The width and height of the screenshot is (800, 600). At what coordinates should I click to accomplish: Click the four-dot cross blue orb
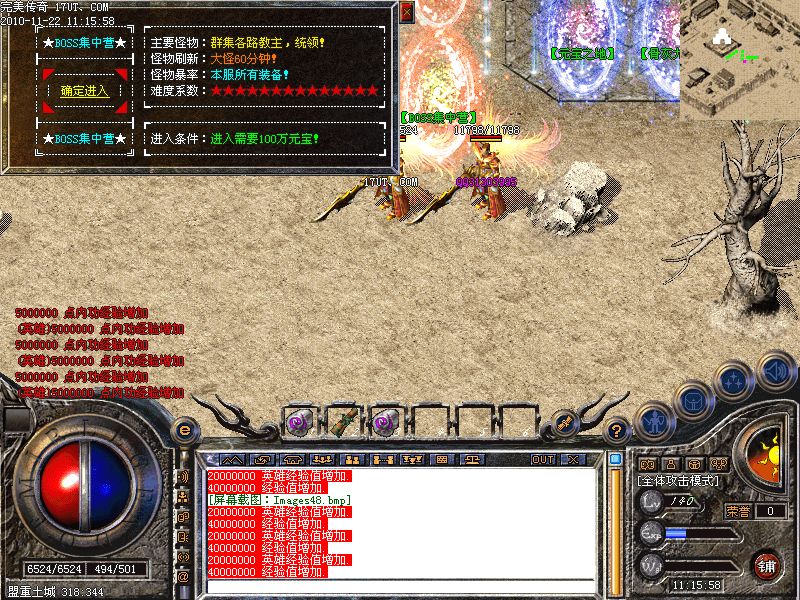point(735,381)
